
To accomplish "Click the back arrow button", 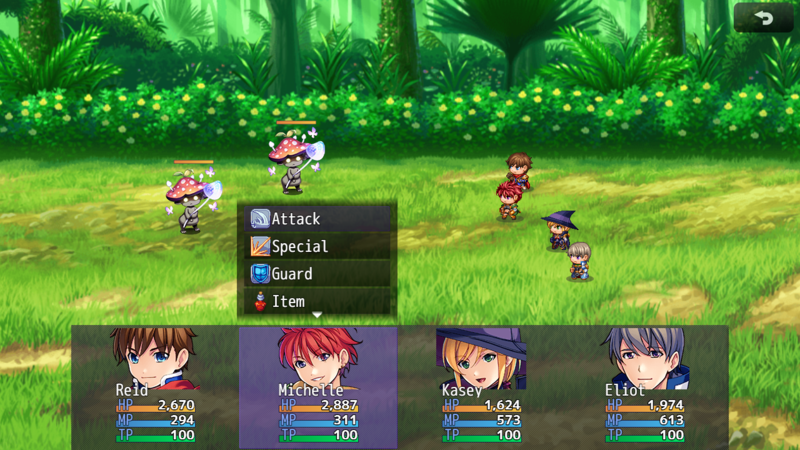I will [x=763, y=18].
